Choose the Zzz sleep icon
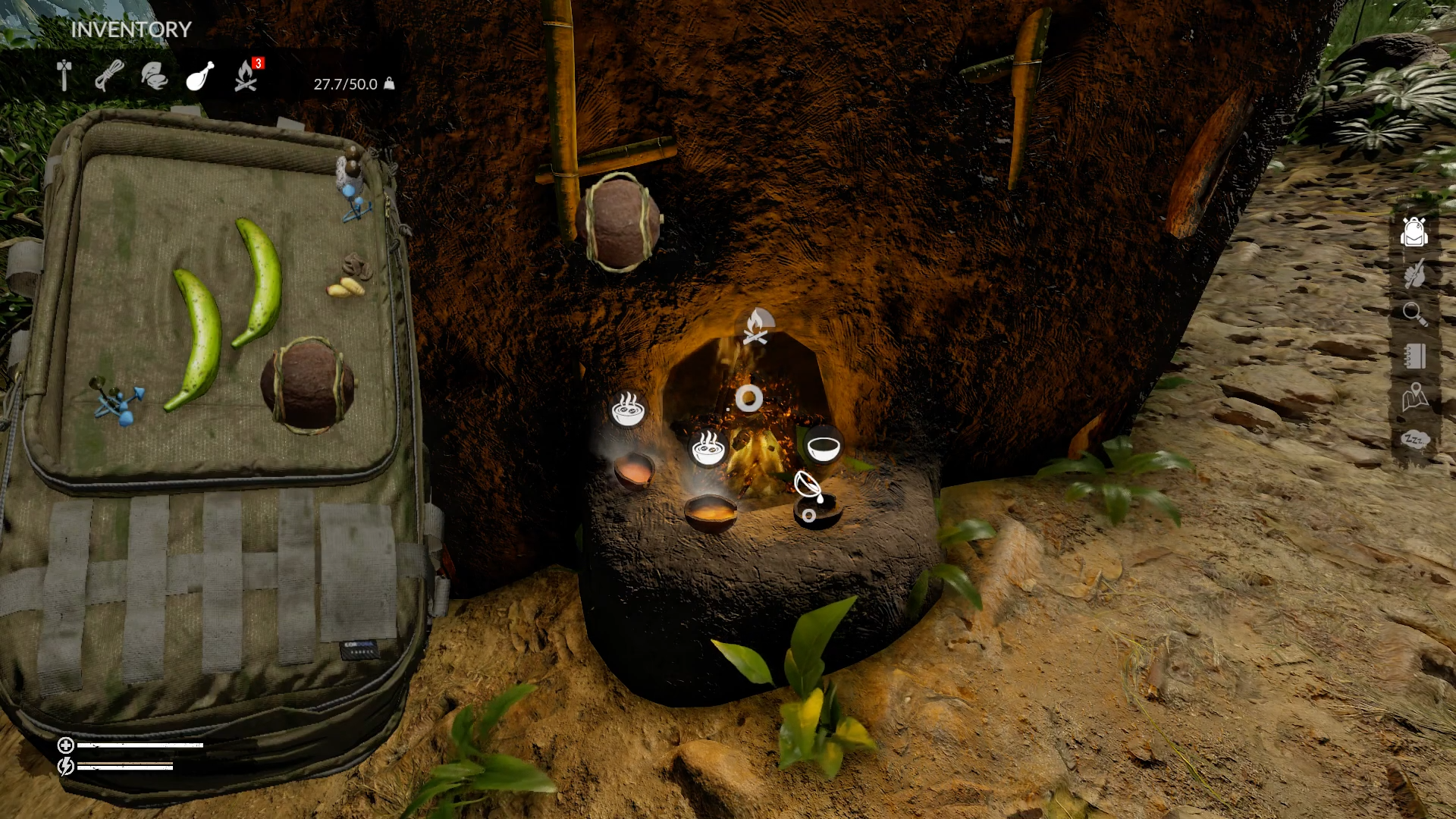The image size is (1456, 819). (1414, 439)
